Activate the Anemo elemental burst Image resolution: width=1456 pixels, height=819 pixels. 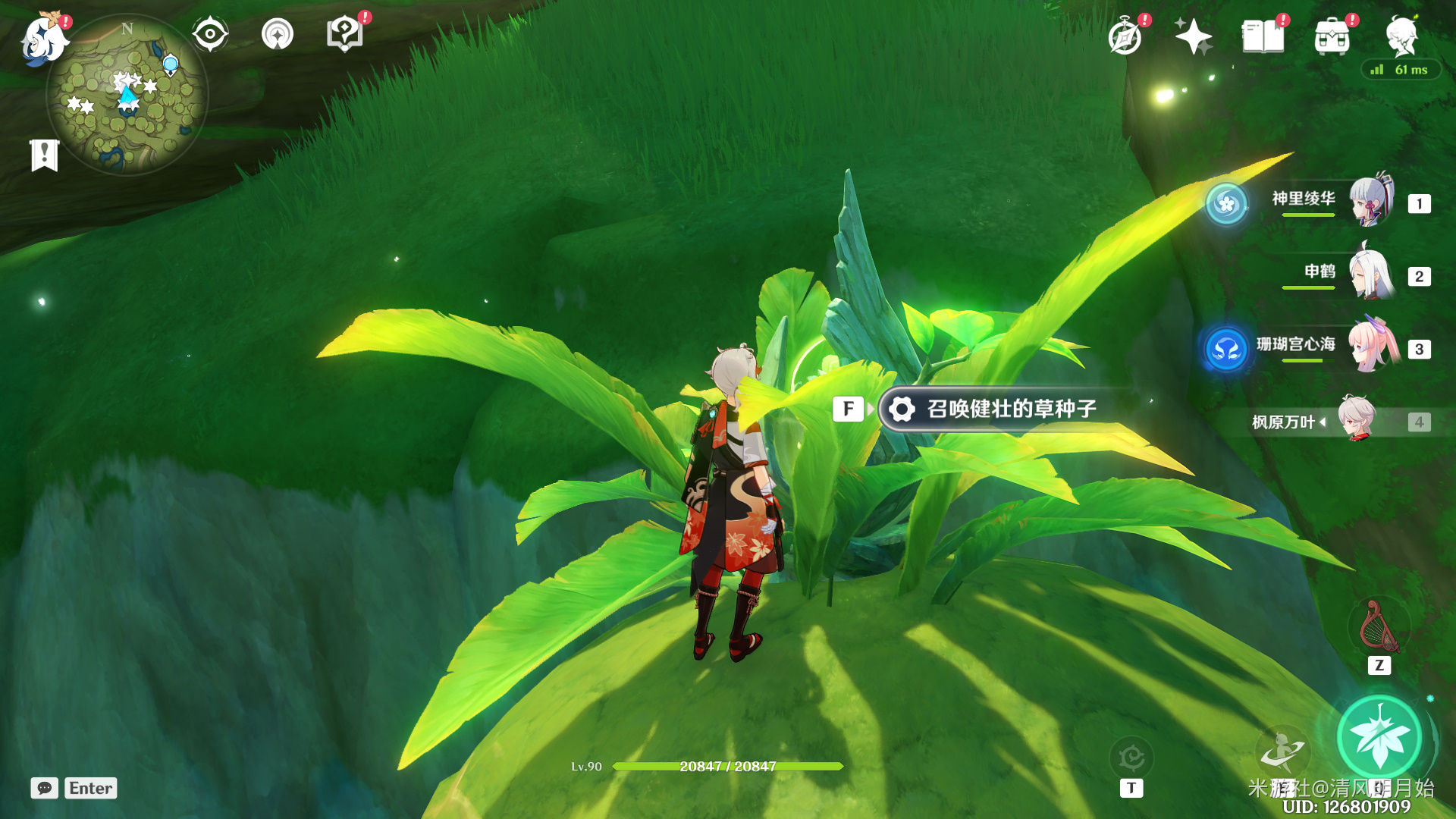1379,737
